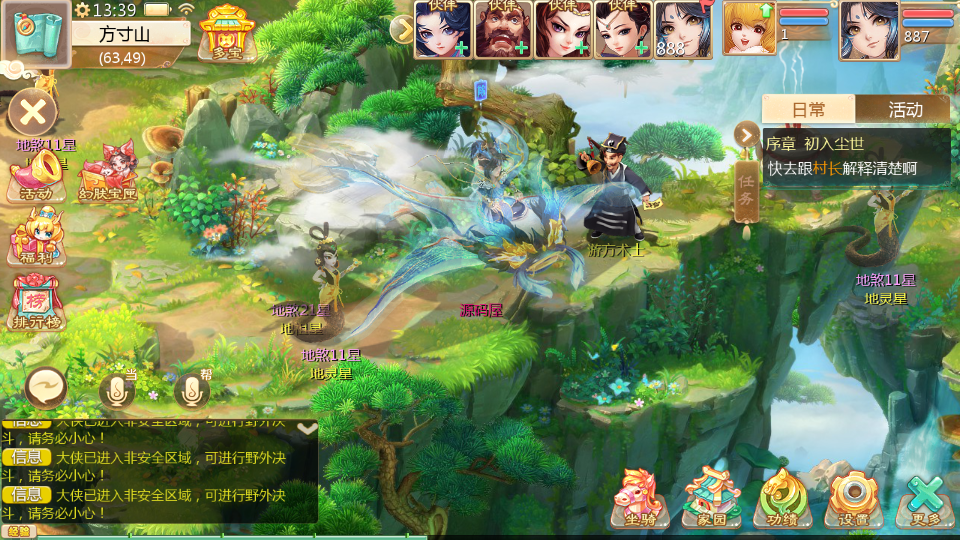Open the 功绩 achievements menu
Viewport: 960px width, 540px height.
coord(782,497)
